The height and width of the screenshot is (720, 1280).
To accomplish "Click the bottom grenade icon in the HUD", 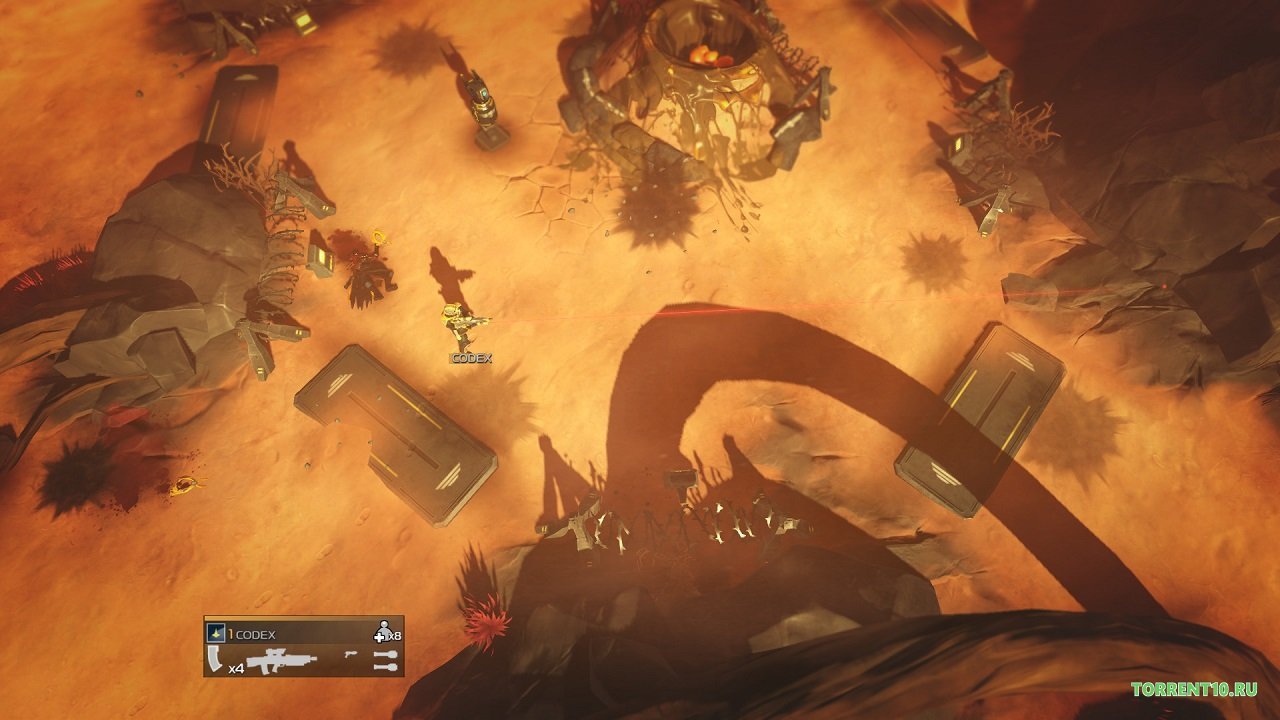I will coord(384,667).
